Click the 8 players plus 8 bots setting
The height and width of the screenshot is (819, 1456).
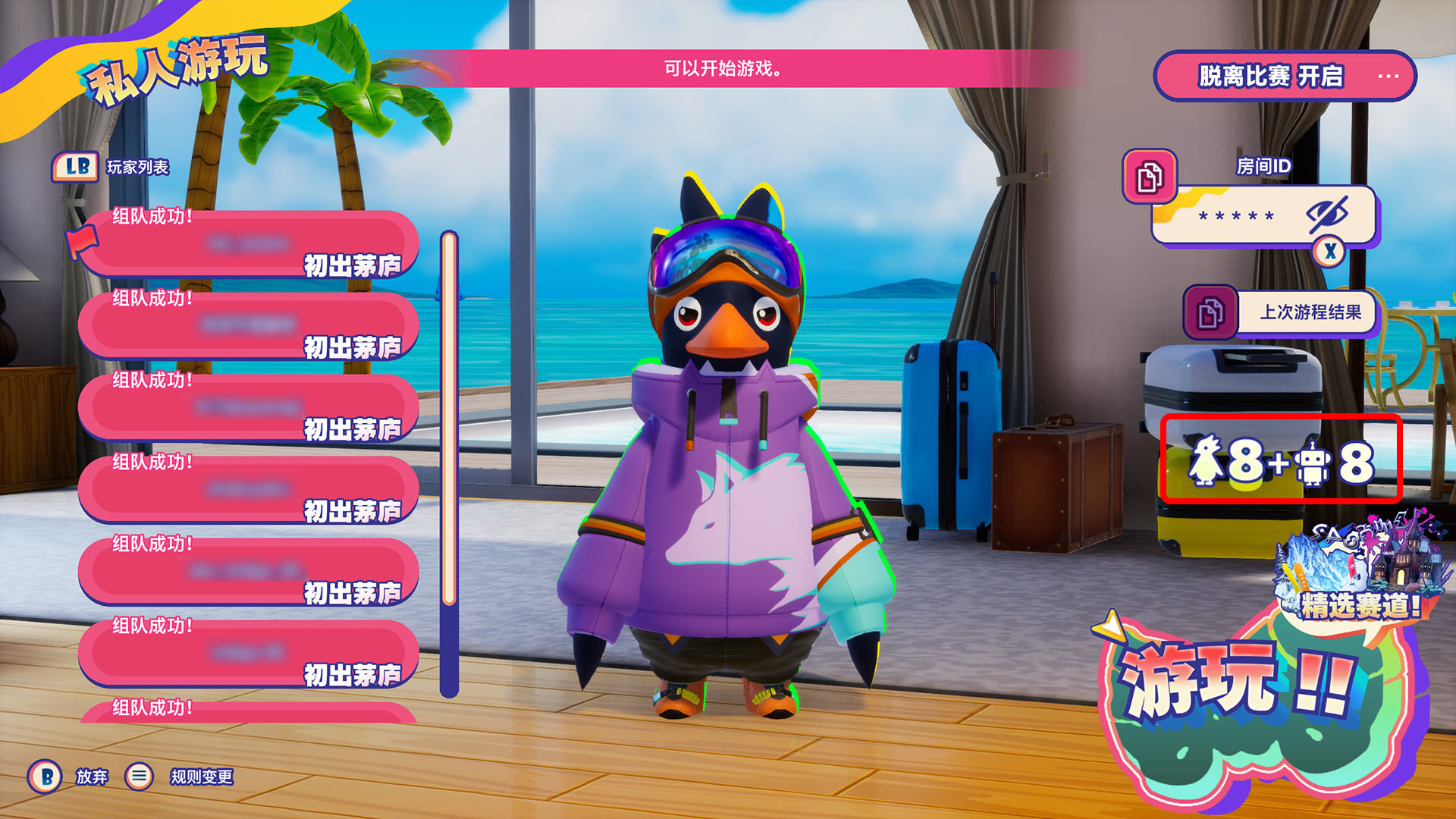point(1281,460)
